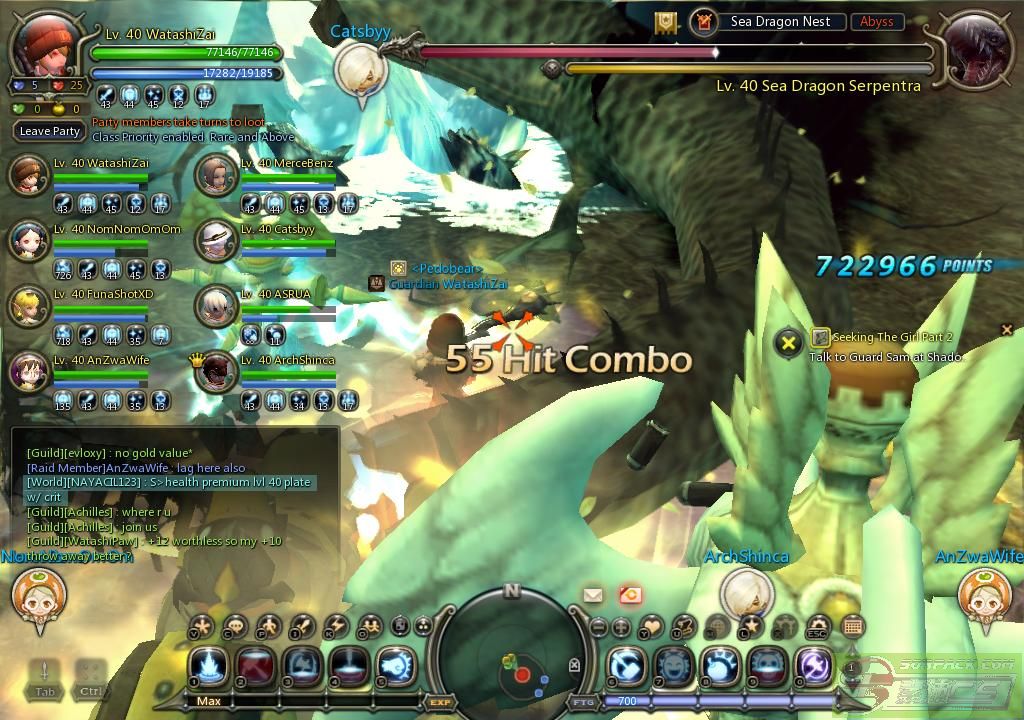Image resolution: width=1024 pixels, height=720 pixels.
Task: Open the red cash shop notification icon
Action: tap(630, 595)
